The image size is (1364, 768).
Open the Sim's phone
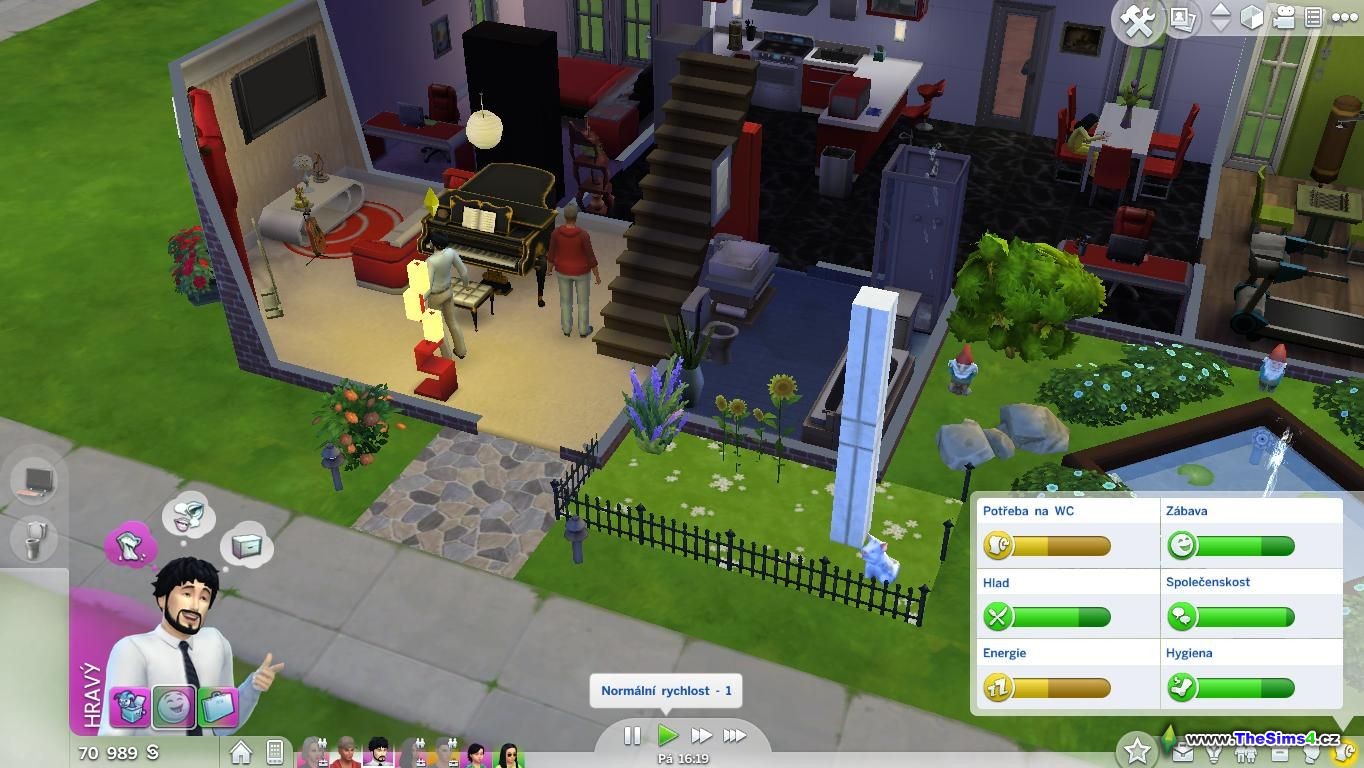(274, 751)
